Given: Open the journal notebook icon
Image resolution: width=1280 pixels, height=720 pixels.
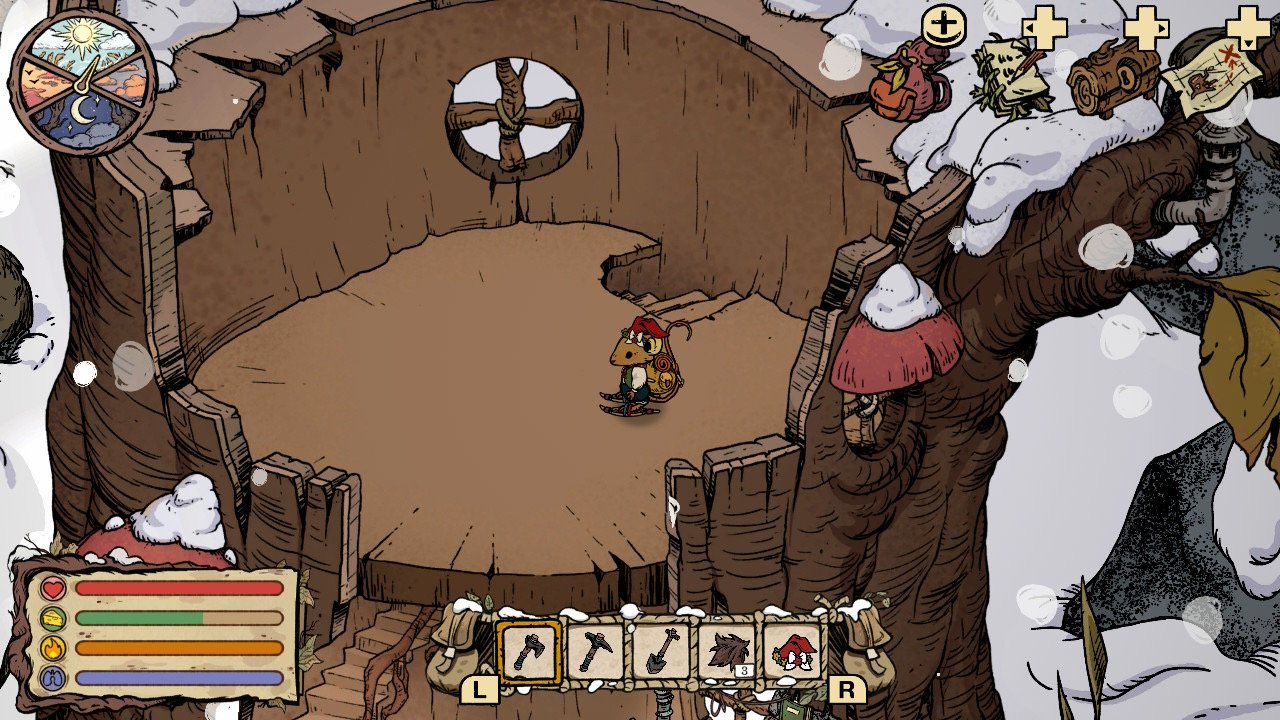Looking at the screenshot, I should 1011,76.
